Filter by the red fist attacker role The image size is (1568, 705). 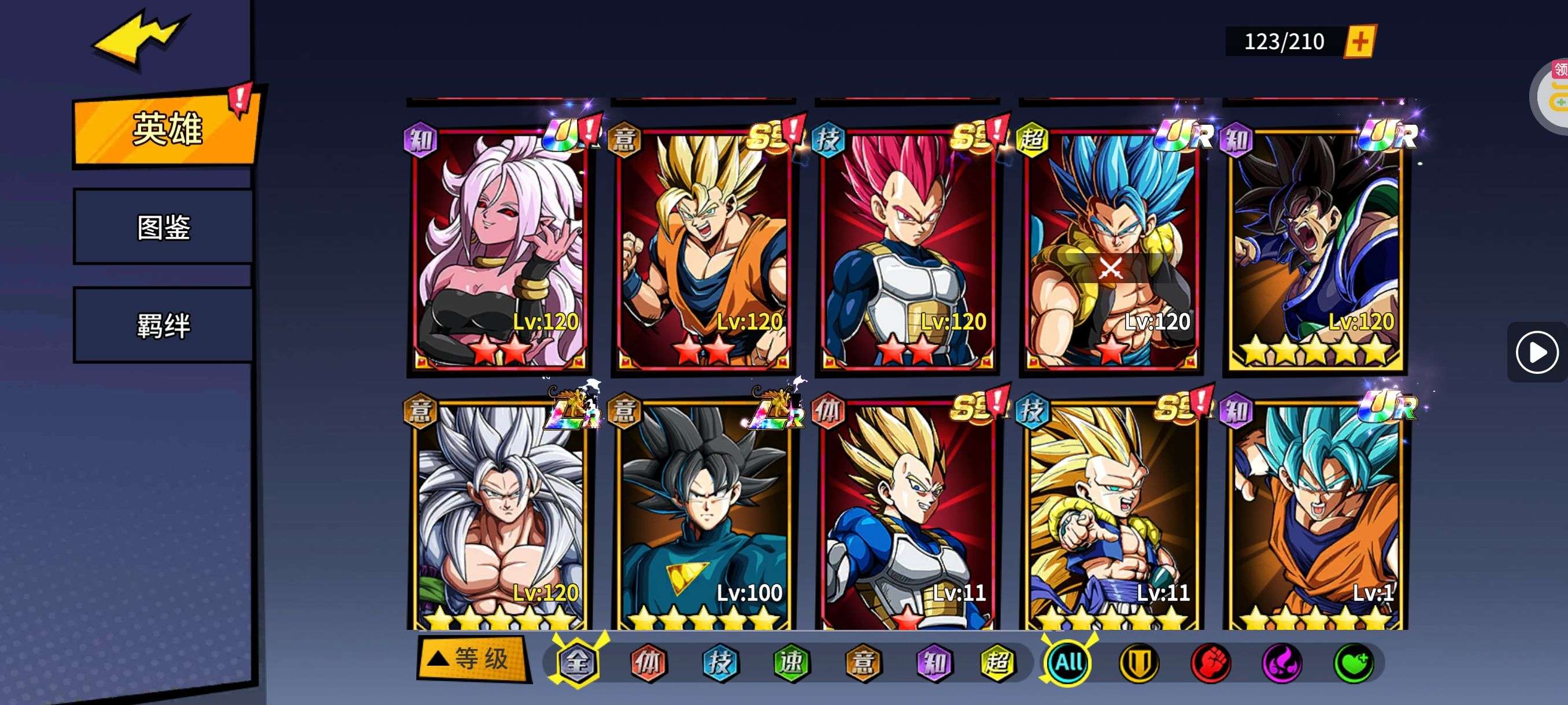pos(1211,662)
